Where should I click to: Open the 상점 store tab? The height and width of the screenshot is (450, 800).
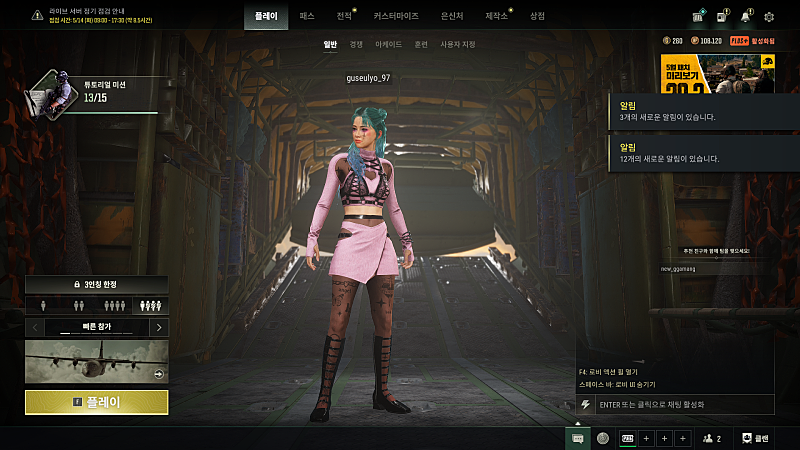click(x=538, y=16)
